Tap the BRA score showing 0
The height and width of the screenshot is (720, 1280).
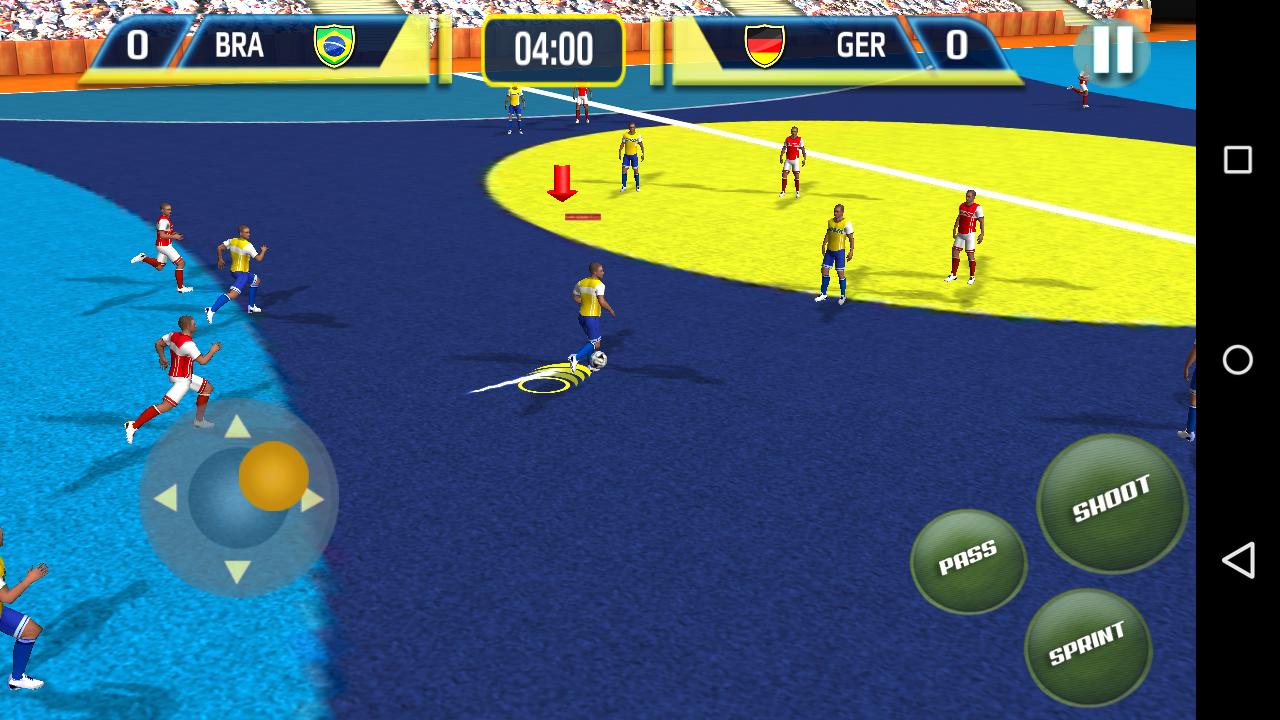pyautogui.click(x=139, y=45)
